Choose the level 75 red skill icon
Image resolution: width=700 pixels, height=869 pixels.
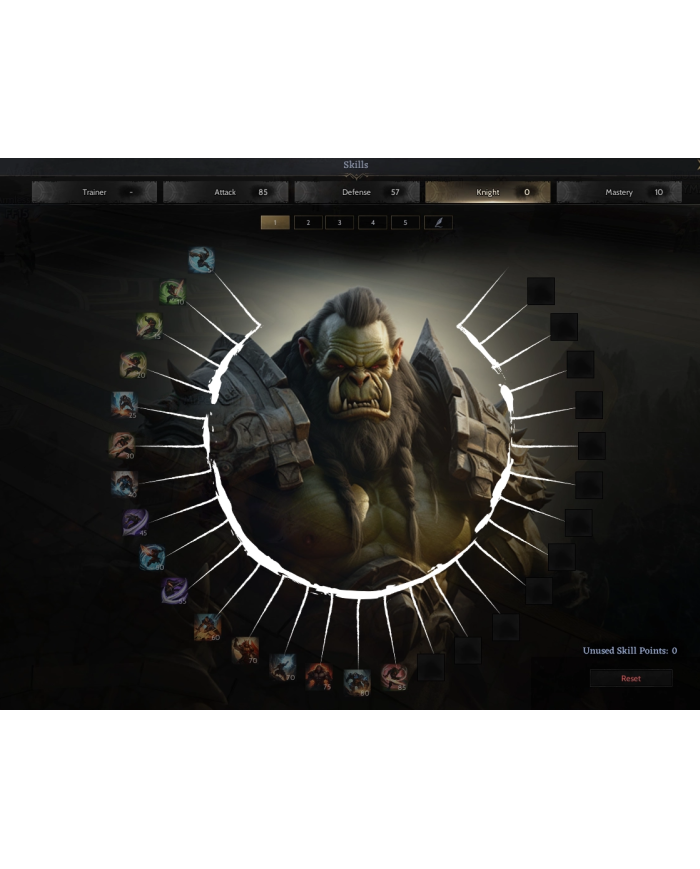[320, 675]
